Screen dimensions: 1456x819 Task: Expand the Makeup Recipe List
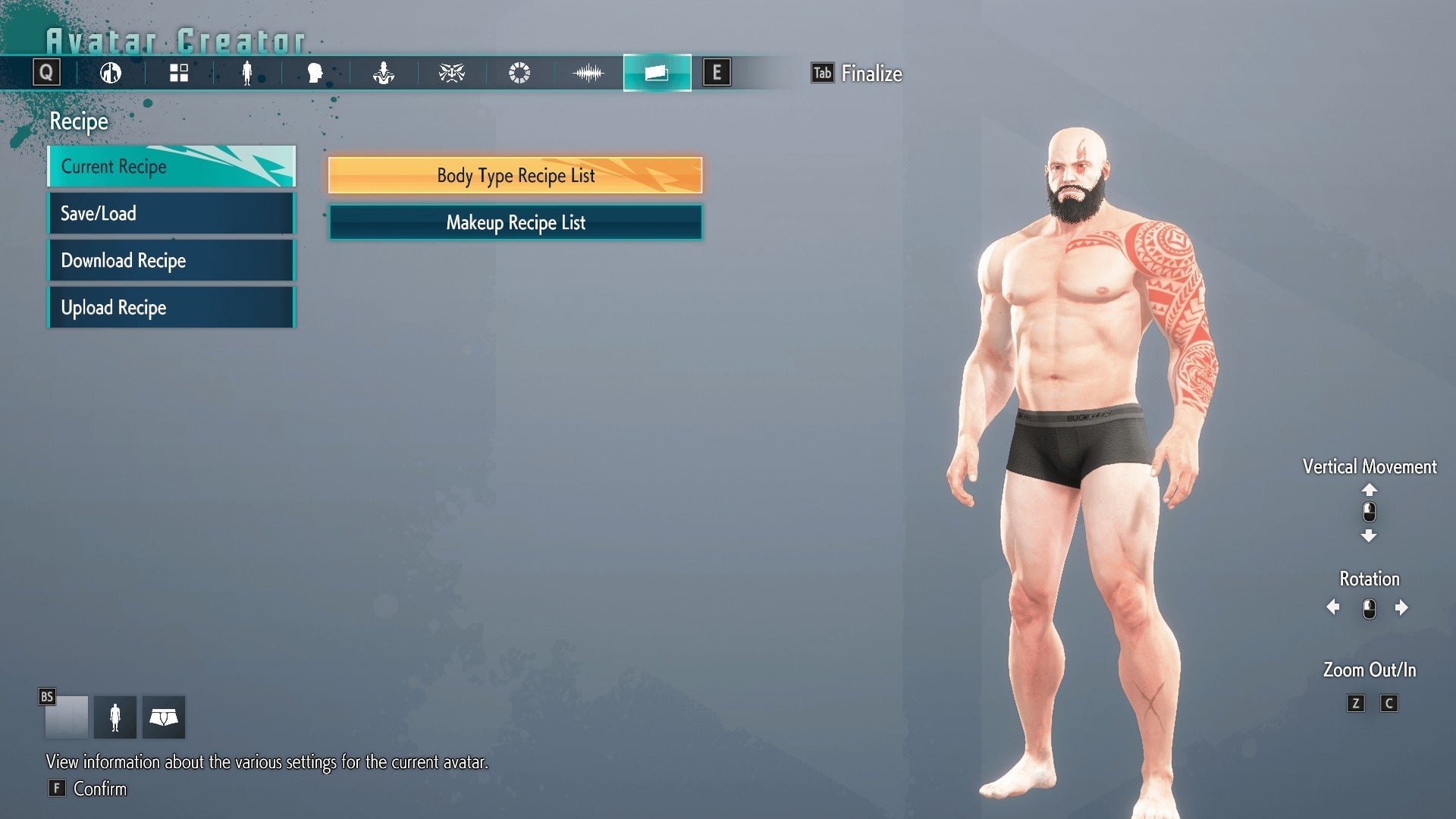pos(515,222)
